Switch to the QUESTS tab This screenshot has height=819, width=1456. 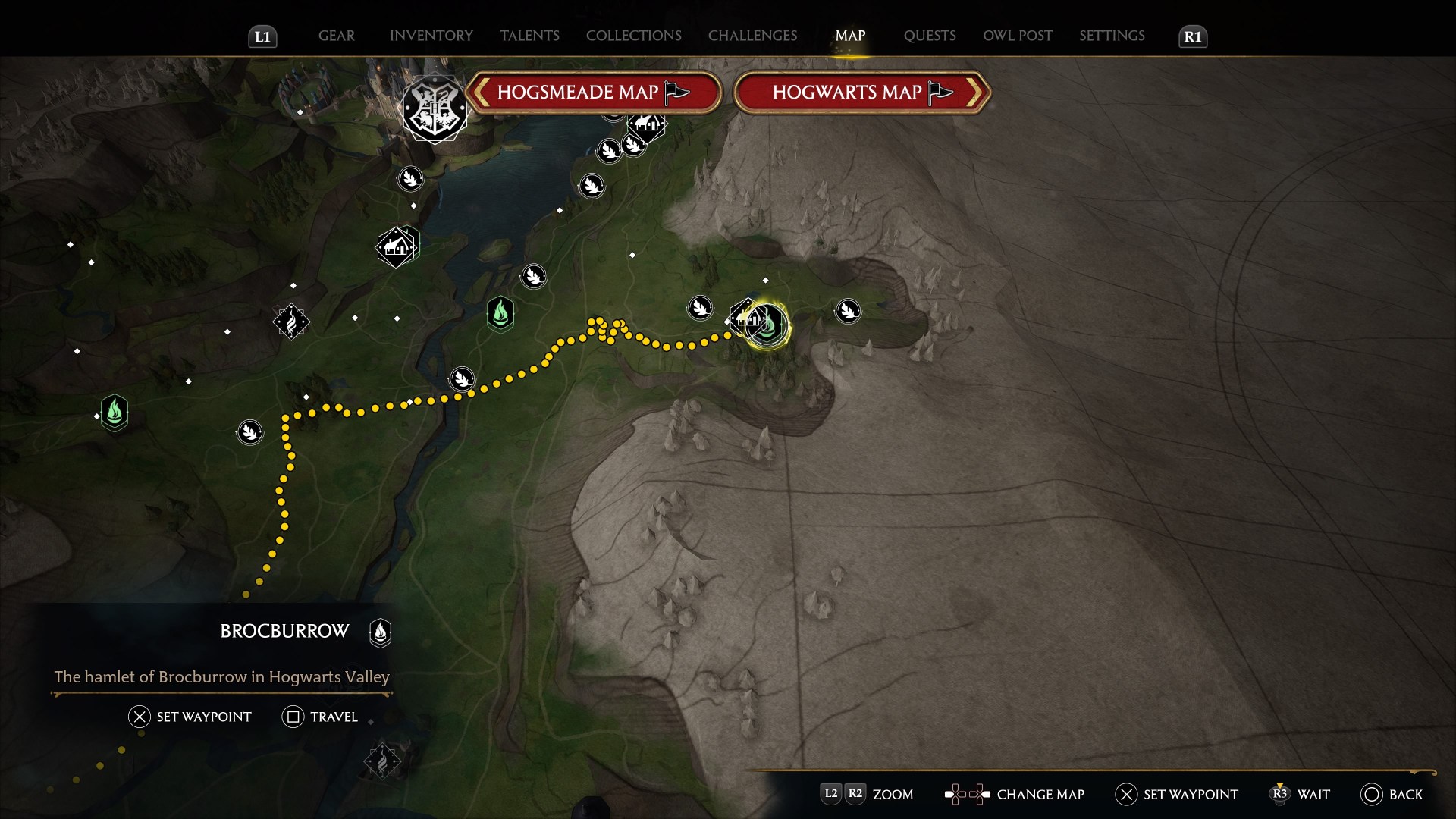(x=929, y=36)
